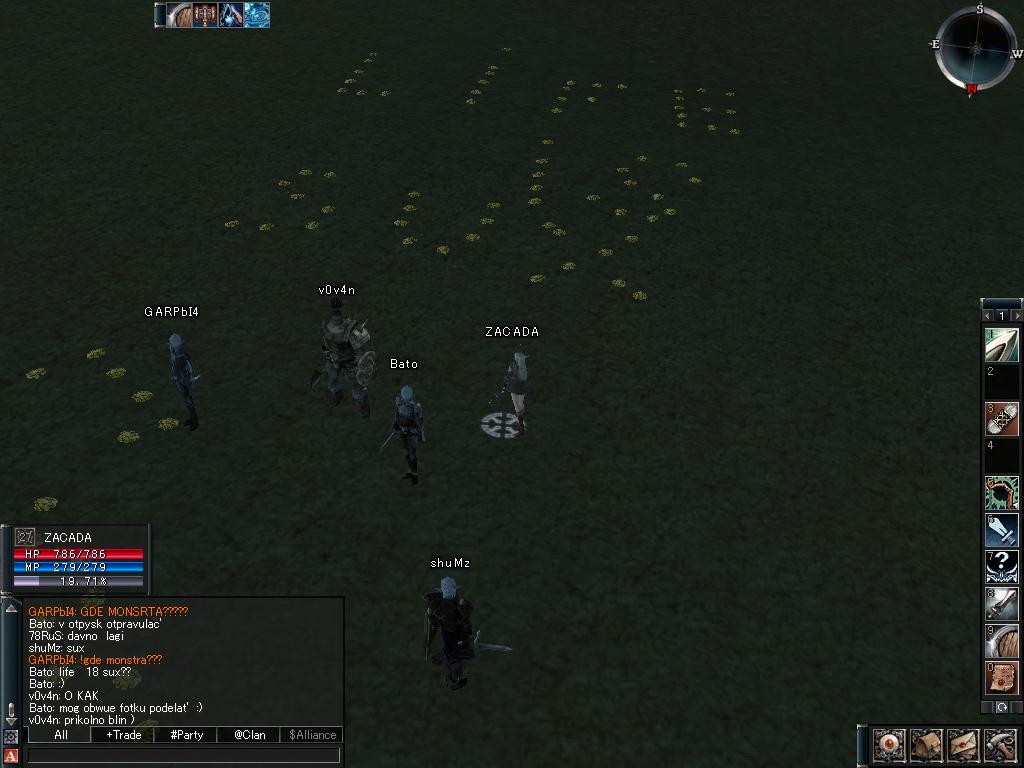This screenshot has height=768, width=1024.
Task: Select the dagger icon in slot 8
Action: [1002, 604]
